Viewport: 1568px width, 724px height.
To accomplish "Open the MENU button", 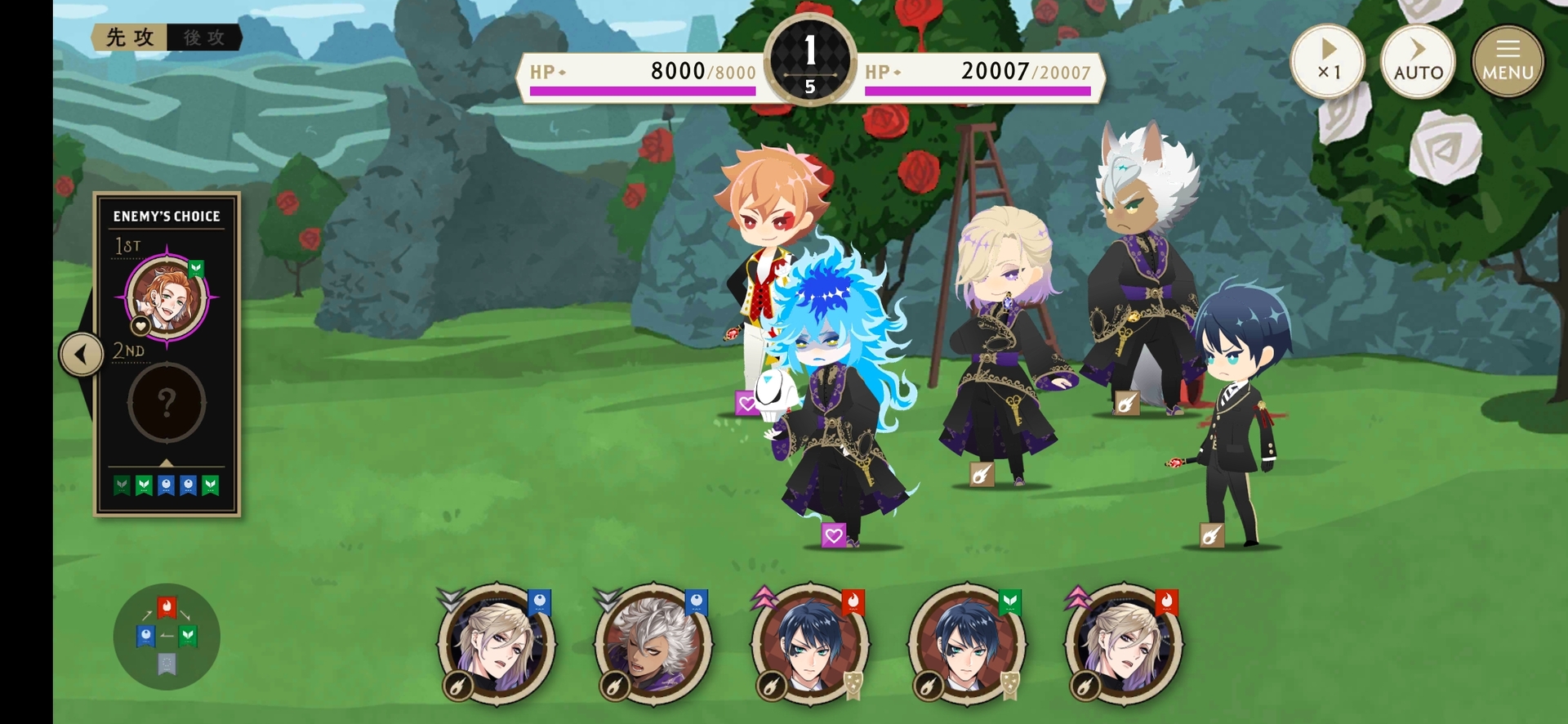I will click(x=1508, y=62).
